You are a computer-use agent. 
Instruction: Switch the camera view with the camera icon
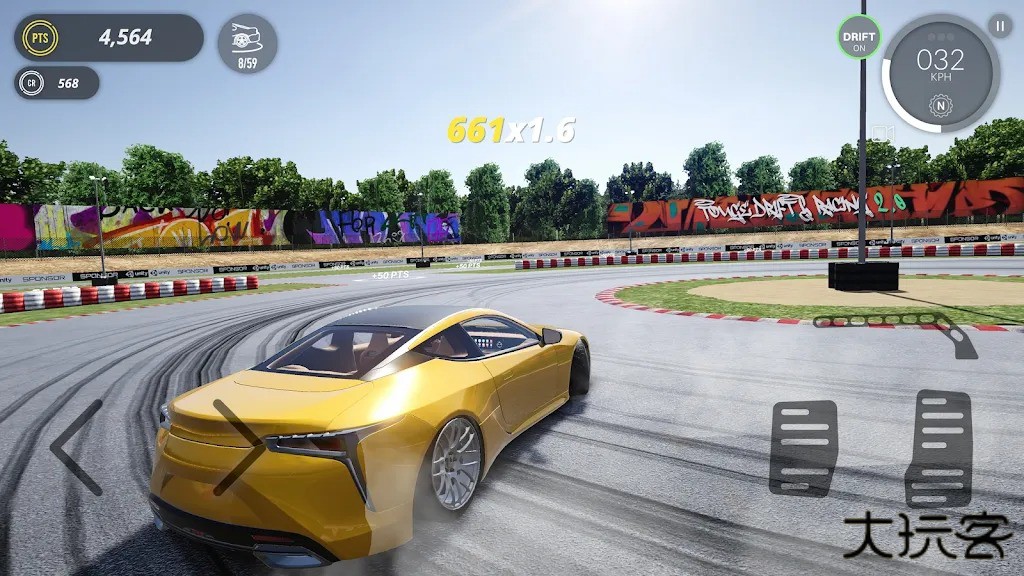click(881, 131)
